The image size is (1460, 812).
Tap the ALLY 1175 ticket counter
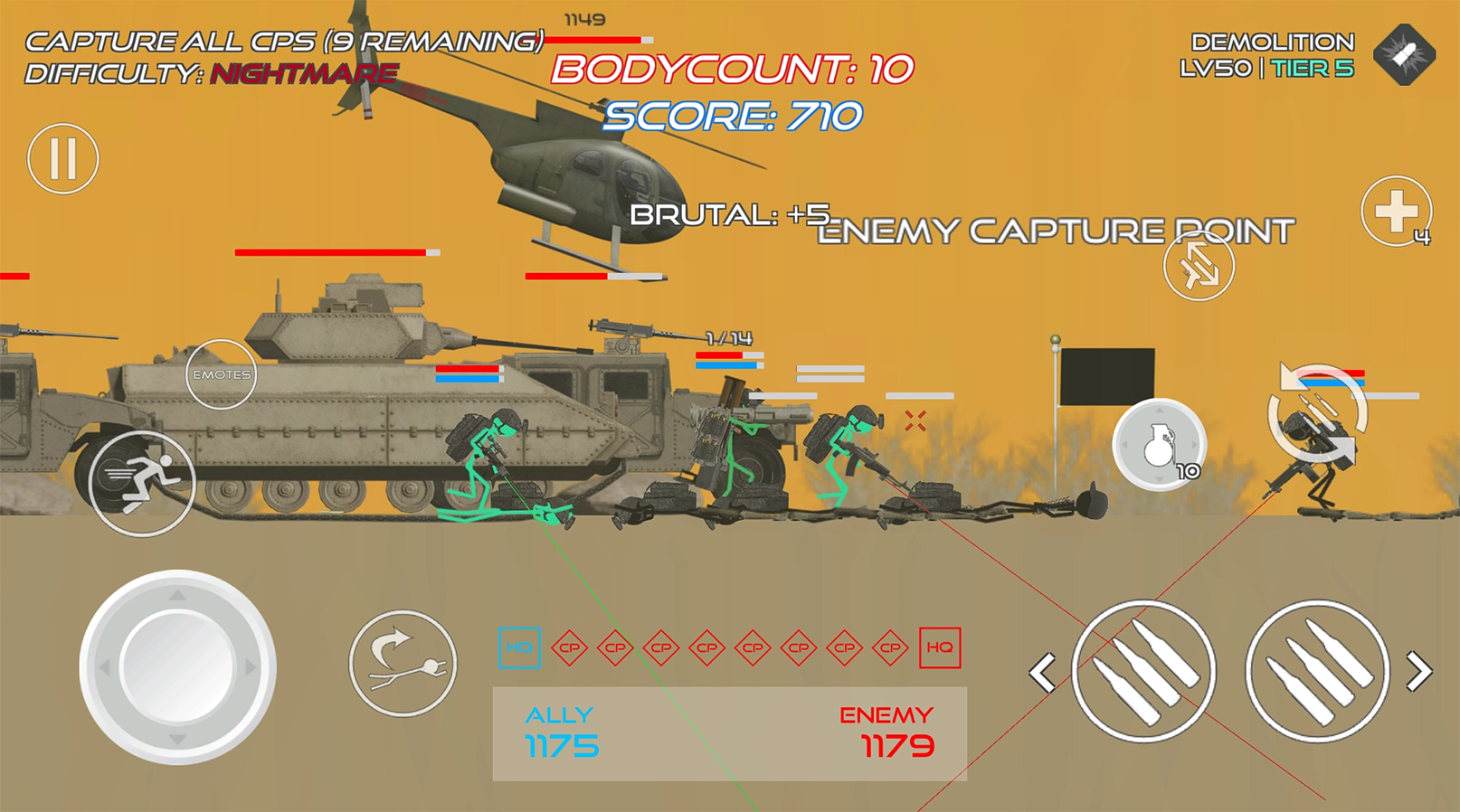point(561,732)
